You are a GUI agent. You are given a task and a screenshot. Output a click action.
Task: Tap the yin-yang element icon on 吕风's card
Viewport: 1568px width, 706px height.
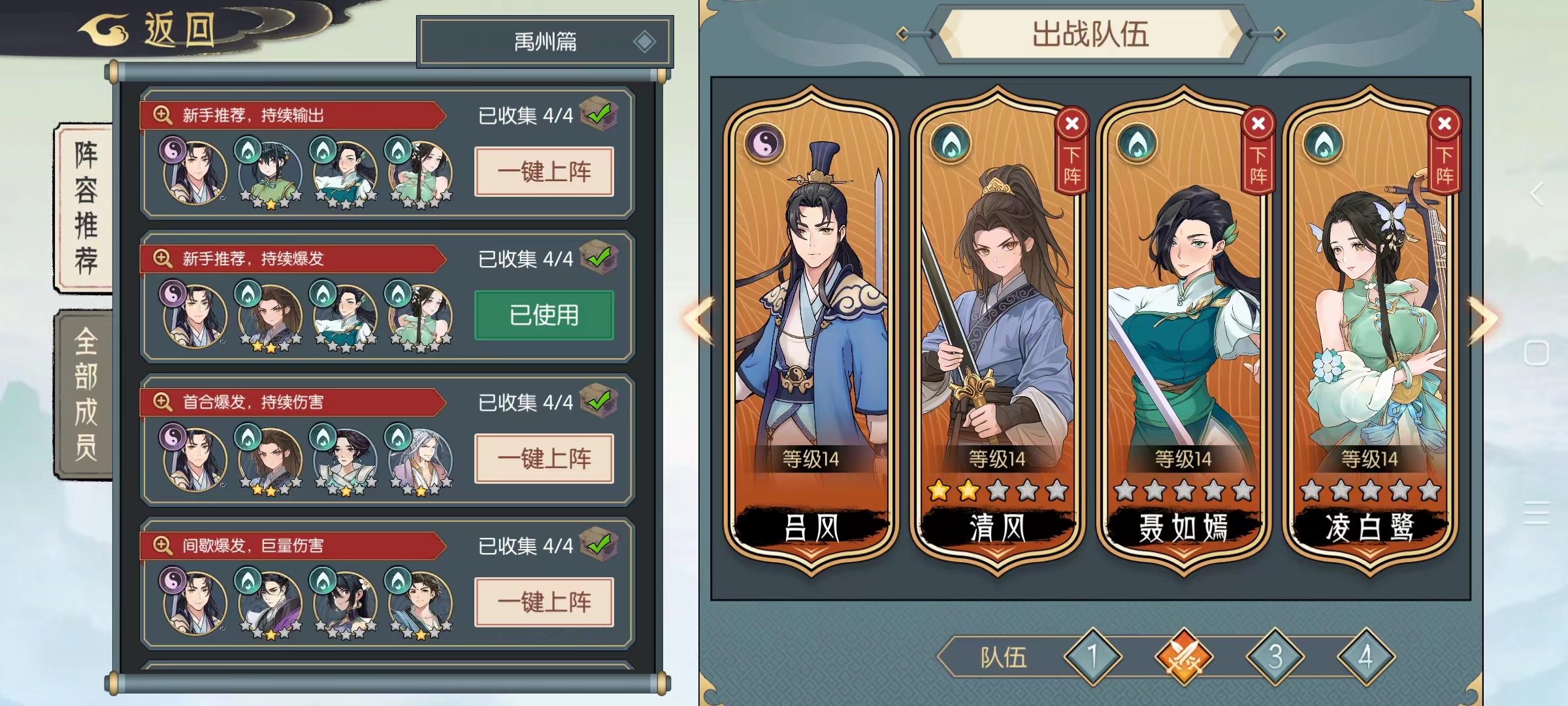(764, 143)
